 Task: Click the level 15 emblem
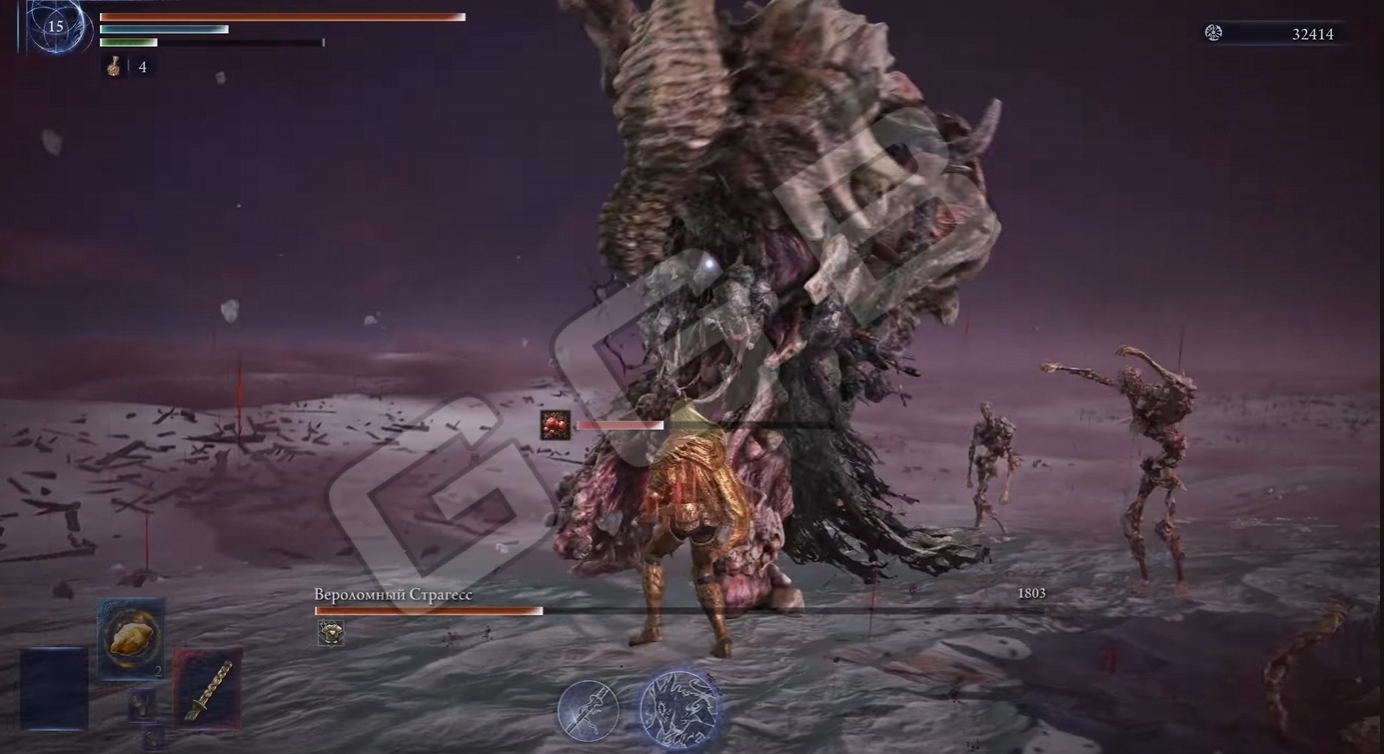[56, 27]
